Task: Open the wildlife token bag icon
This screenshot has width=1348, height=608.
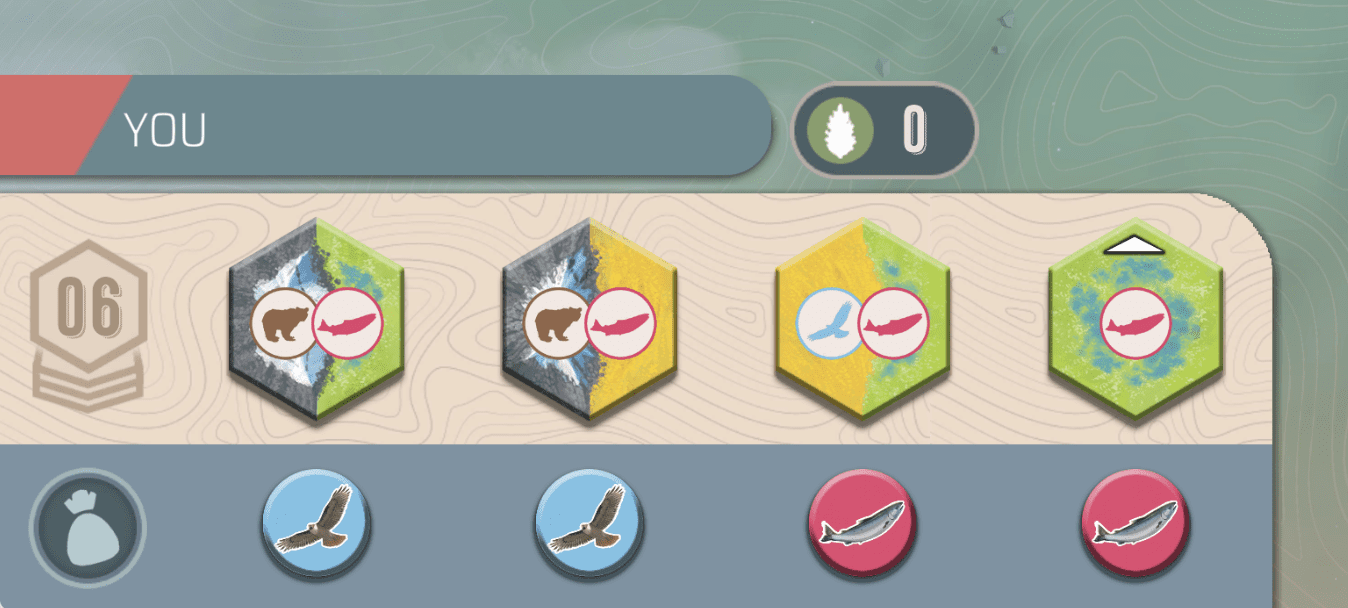Action: click(x=87, y=527)
